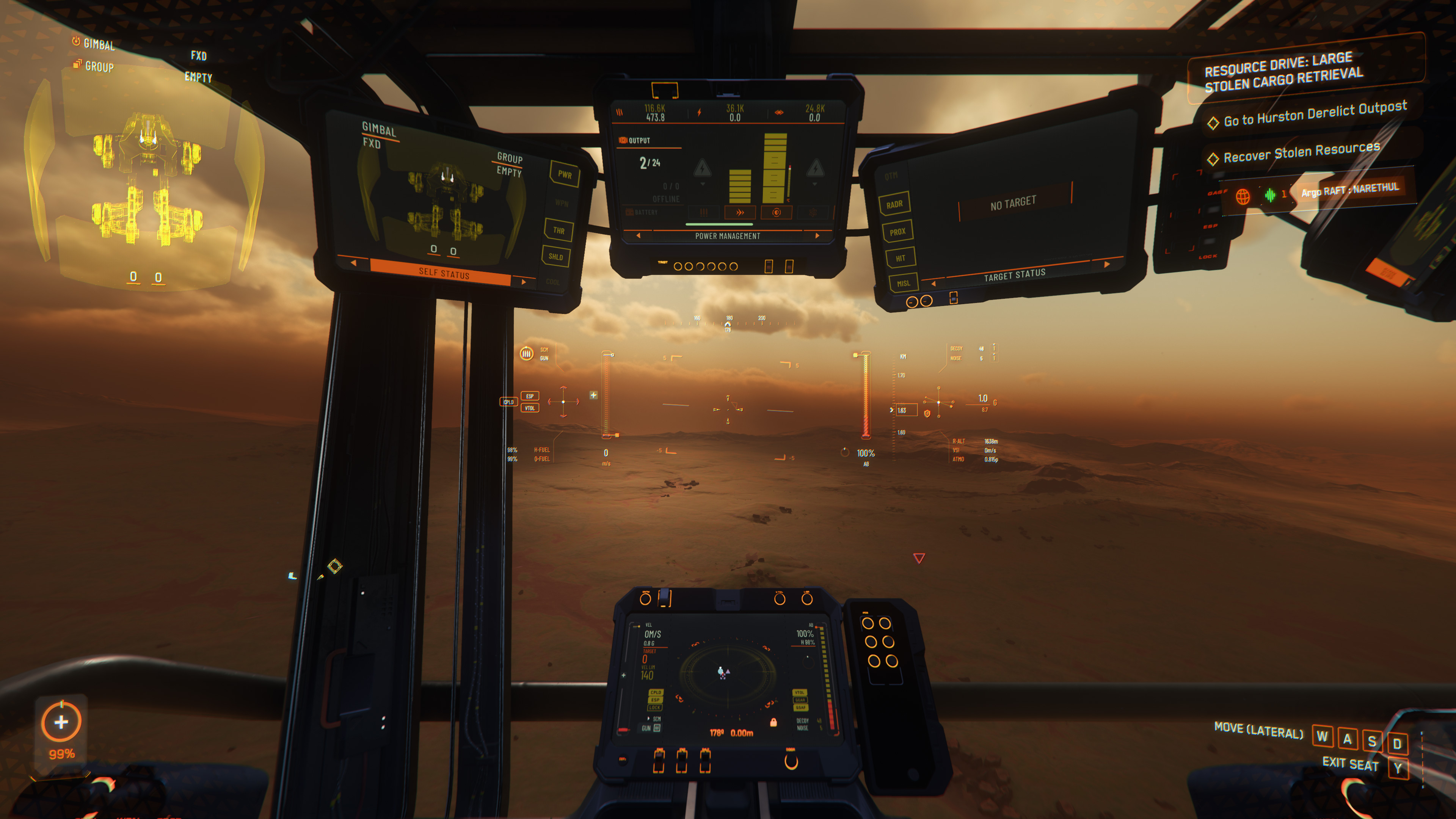
Task: Select the triple-chevron thruster power button
Action: pos(739,212)
